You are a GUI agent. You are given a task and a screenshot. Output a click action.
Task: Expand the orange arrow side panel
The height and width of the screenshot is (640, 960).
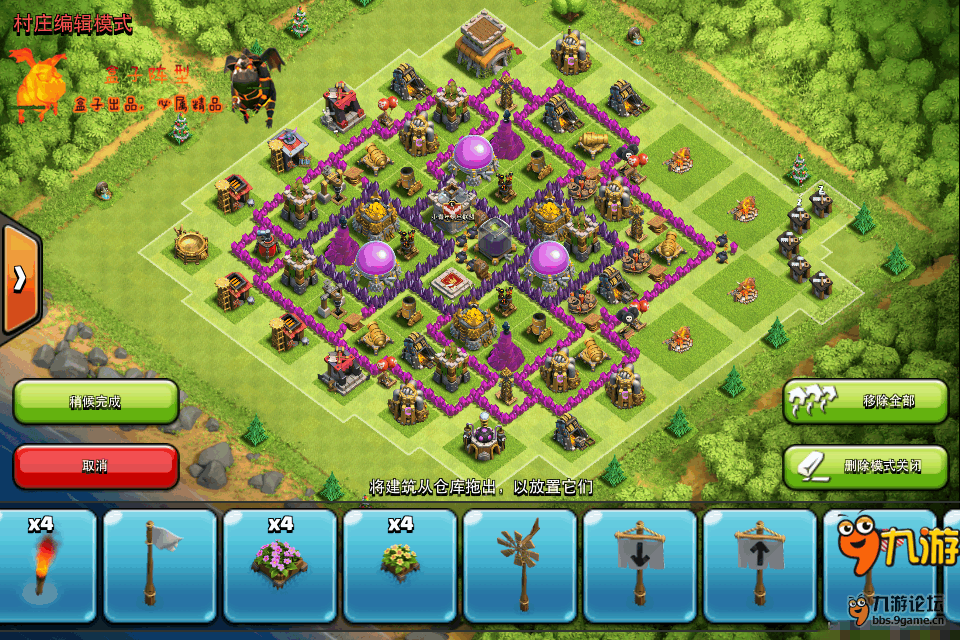pos(19,279)
